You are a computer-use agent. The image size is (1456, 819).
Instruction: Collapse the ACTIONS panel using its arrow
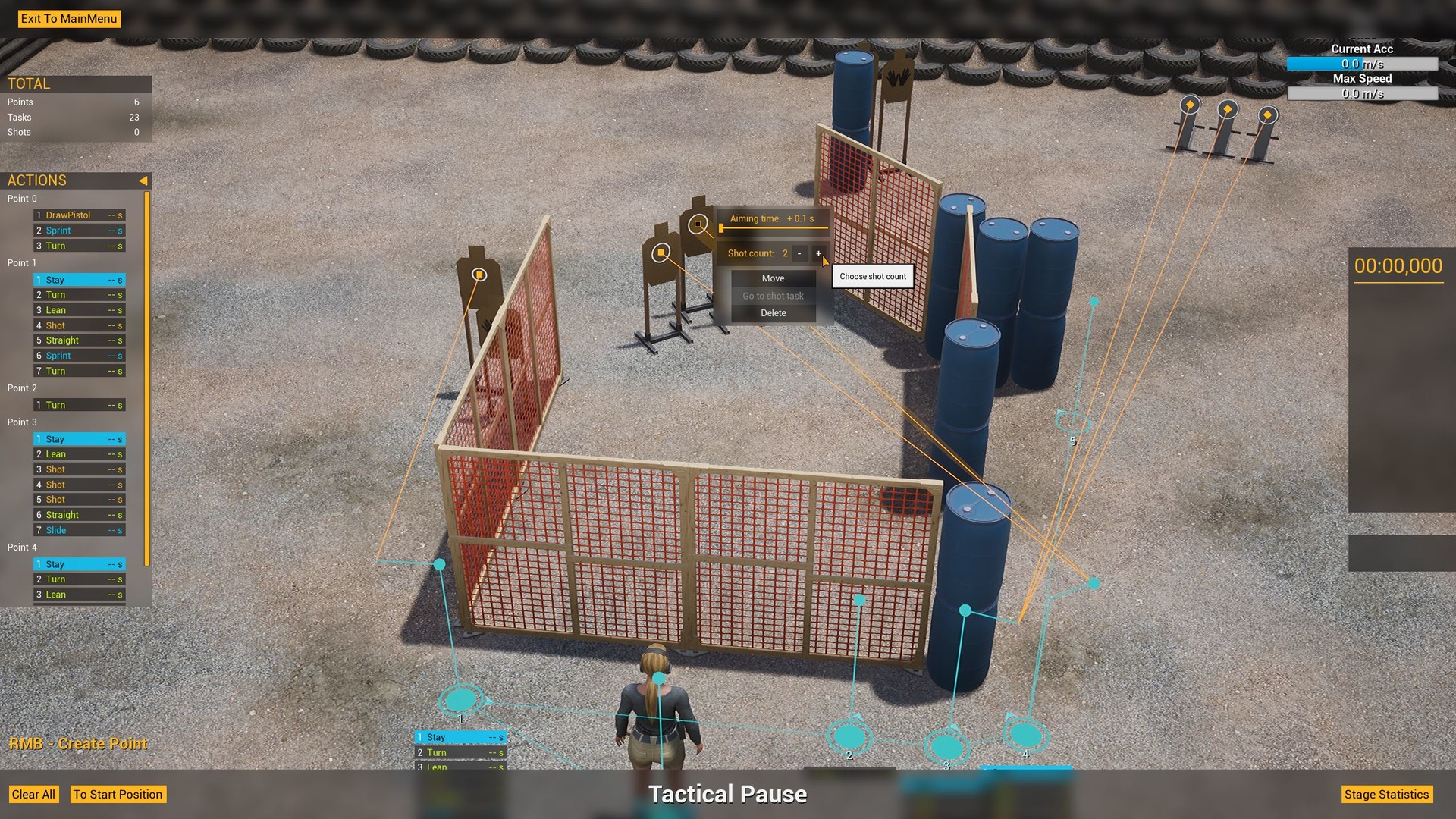coord(143,180)
